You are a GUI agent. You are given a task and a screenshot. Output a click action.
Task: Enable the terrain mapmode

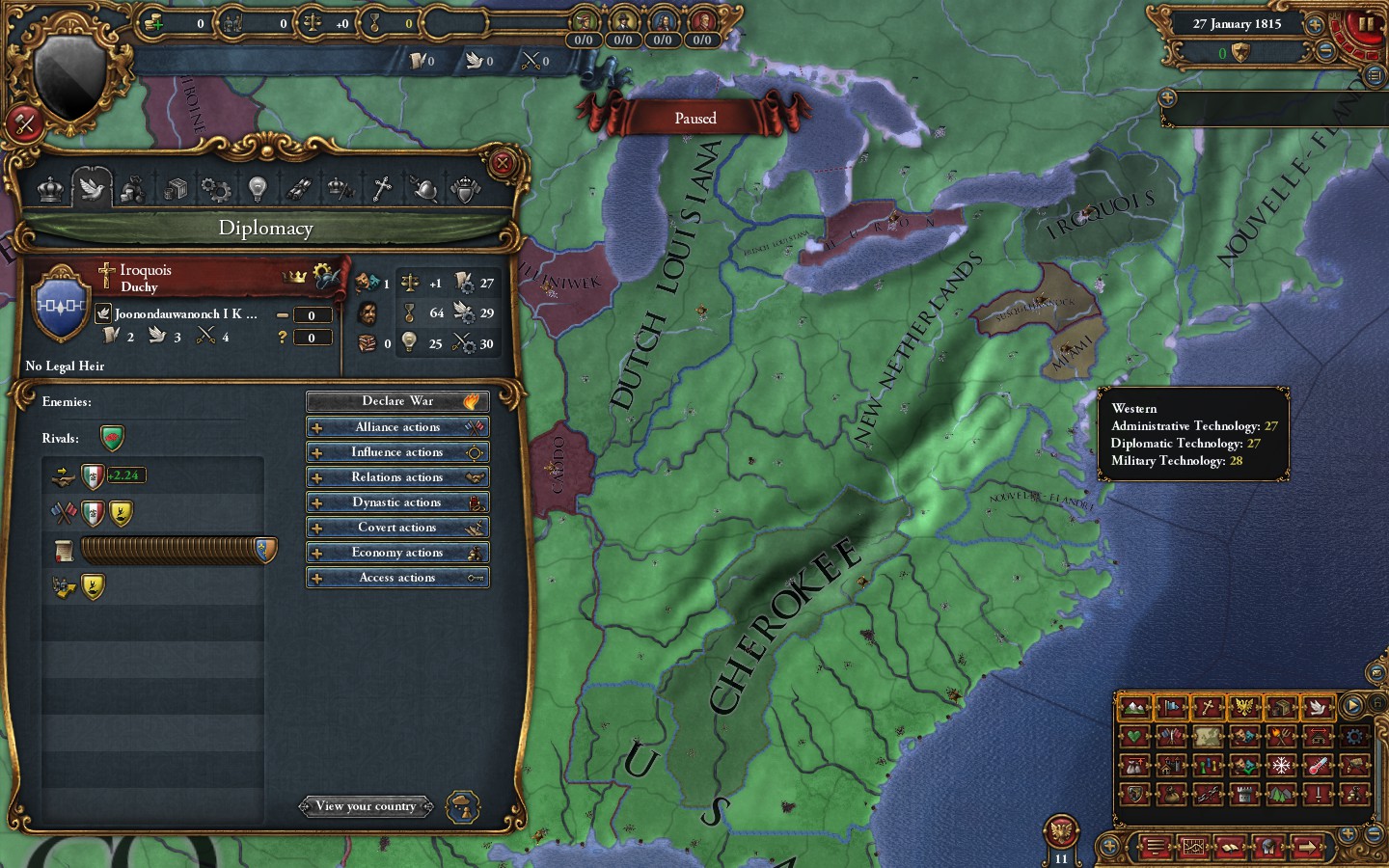[x=1135, y=707]
